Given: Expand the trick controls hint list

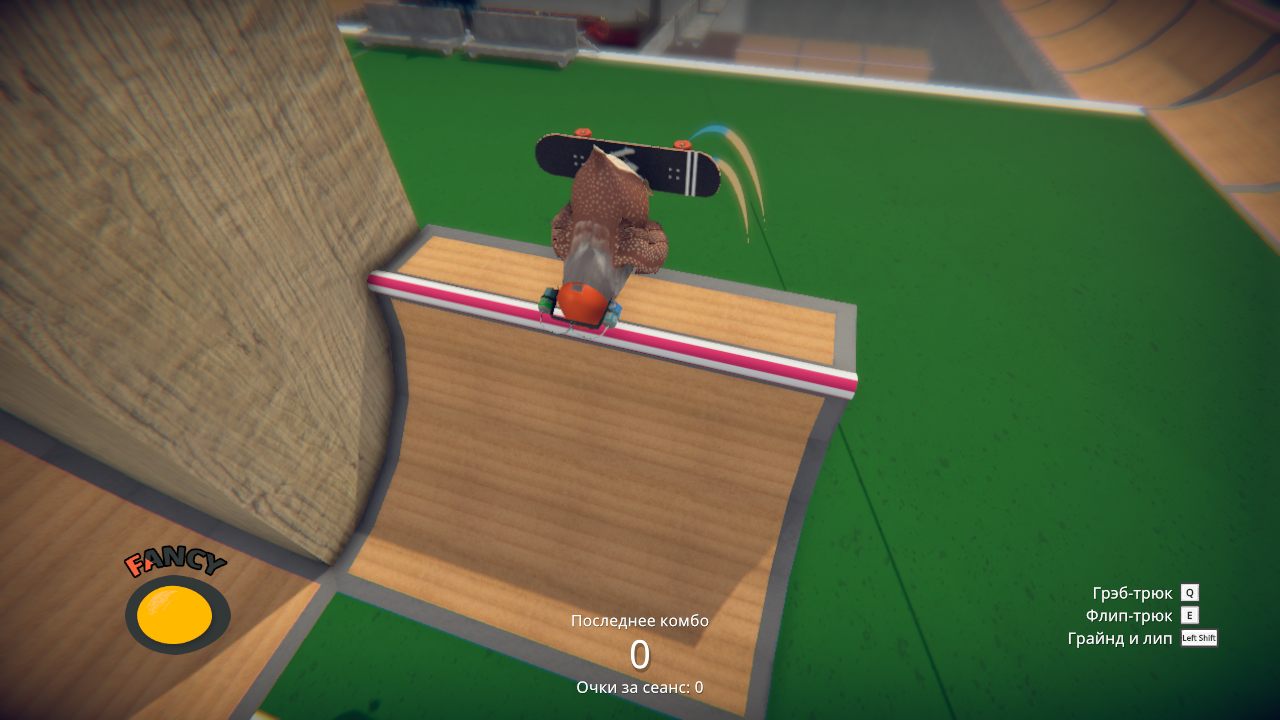Looking at the screenshot, I should [1145, 615].
